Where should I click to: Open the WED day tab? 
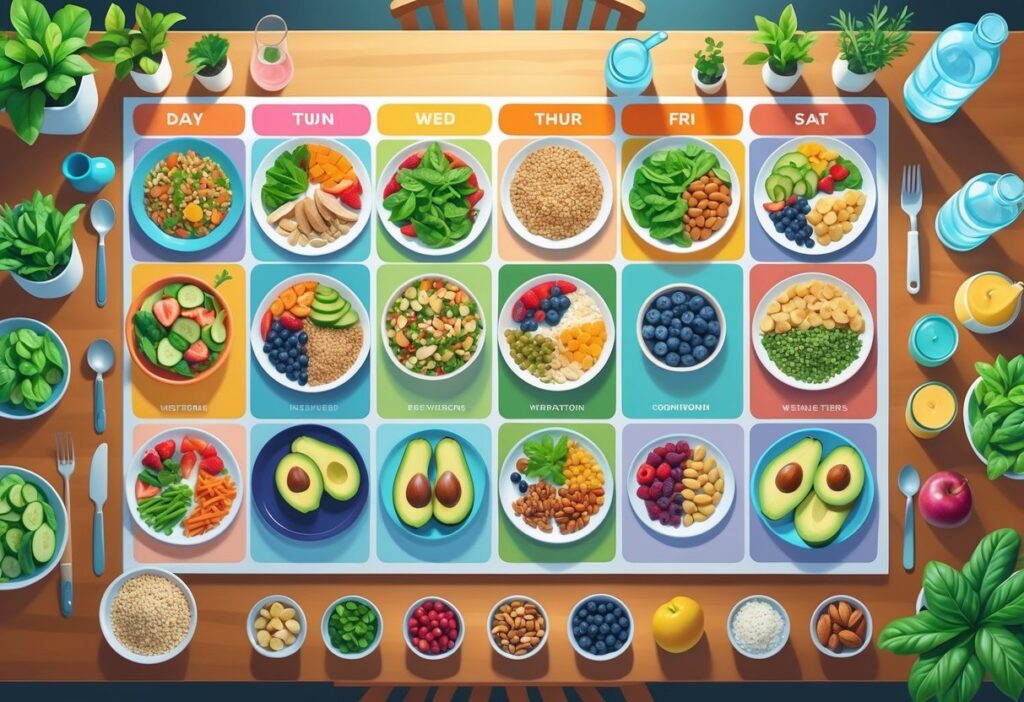pos(434,120)
